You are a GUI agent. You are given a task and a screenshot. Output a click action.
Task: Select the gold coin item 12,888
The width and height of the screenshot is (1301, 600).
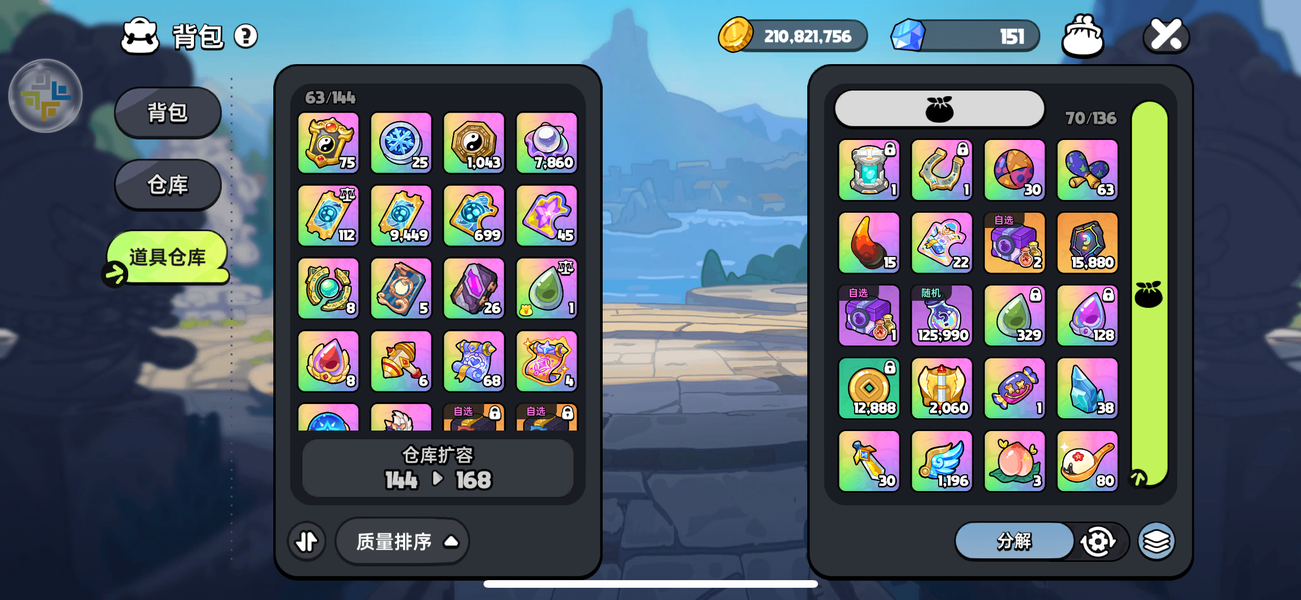click(869, 389)
